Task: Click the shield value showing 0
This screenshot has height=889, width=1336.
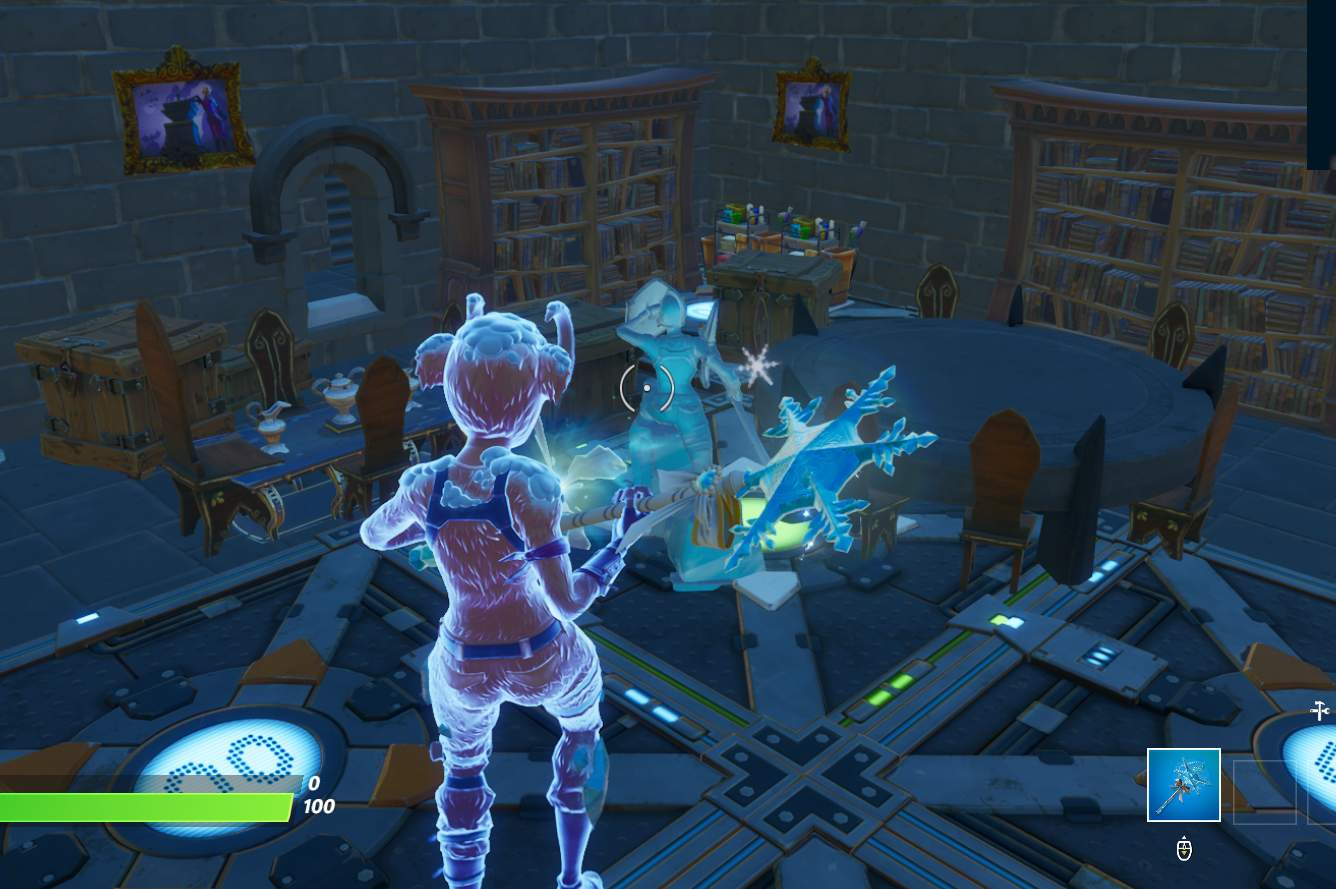Action: 311,783
